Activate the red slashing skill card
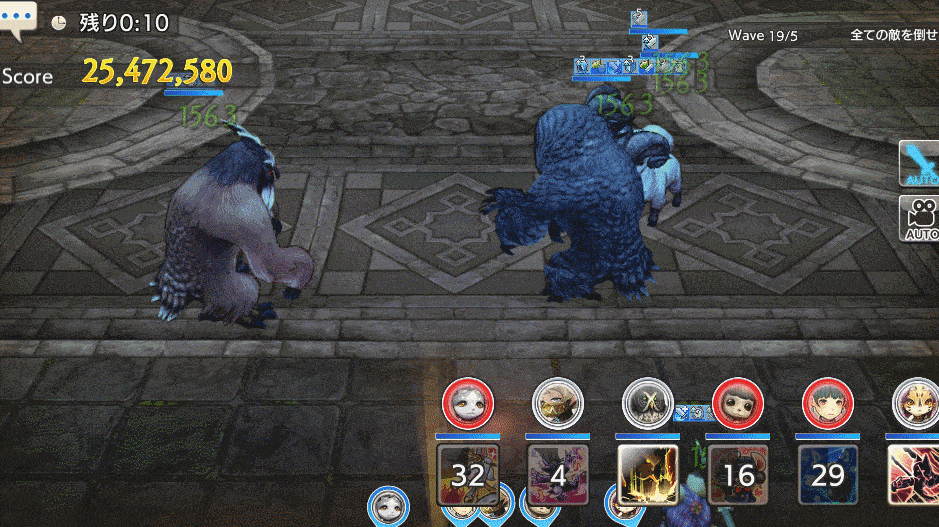The image size is (939, 527). (x=913, y=473)
